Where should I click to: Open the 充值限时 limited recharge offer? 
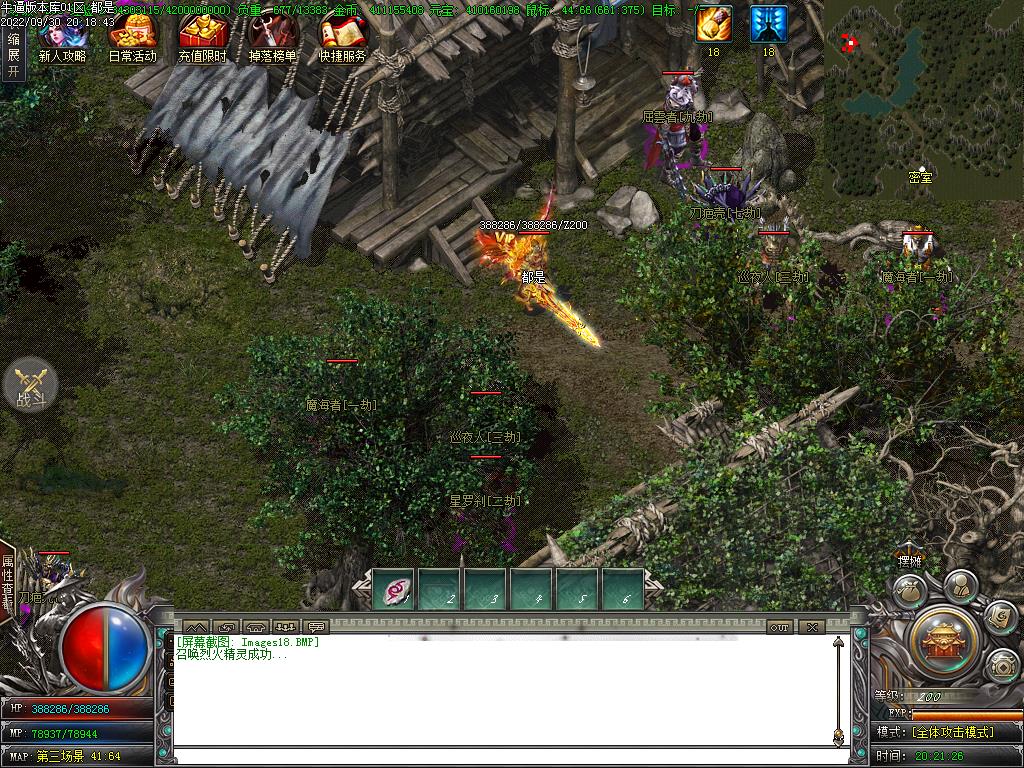tap(203, 38)
